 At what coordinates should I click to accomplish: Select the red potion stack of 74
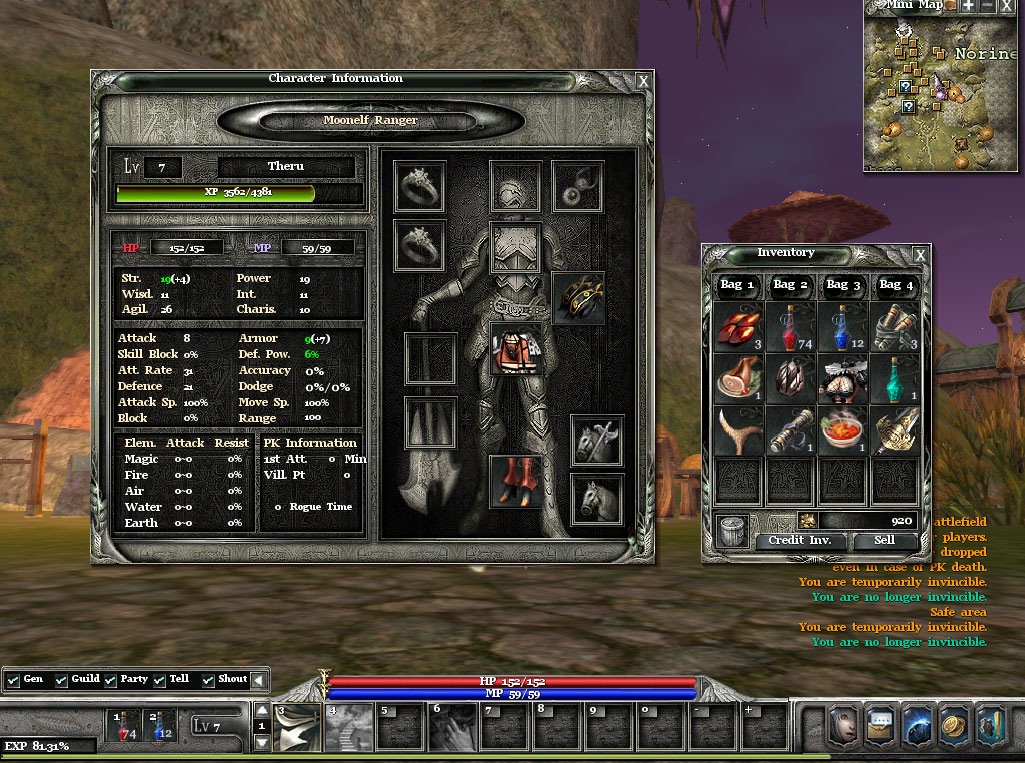click(x=791, y=328)
